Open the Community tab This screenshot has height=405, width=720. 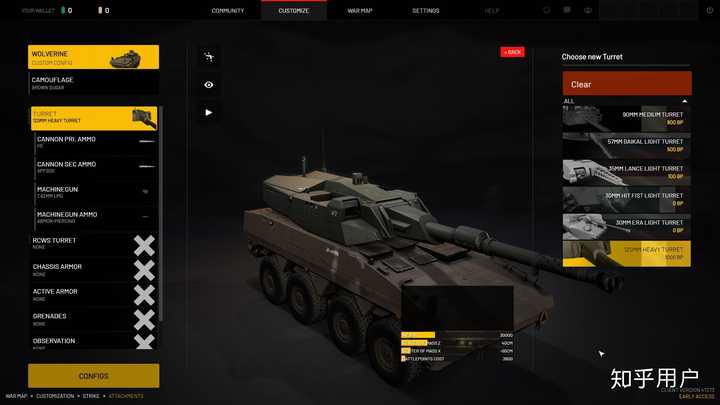pos(228,10)
